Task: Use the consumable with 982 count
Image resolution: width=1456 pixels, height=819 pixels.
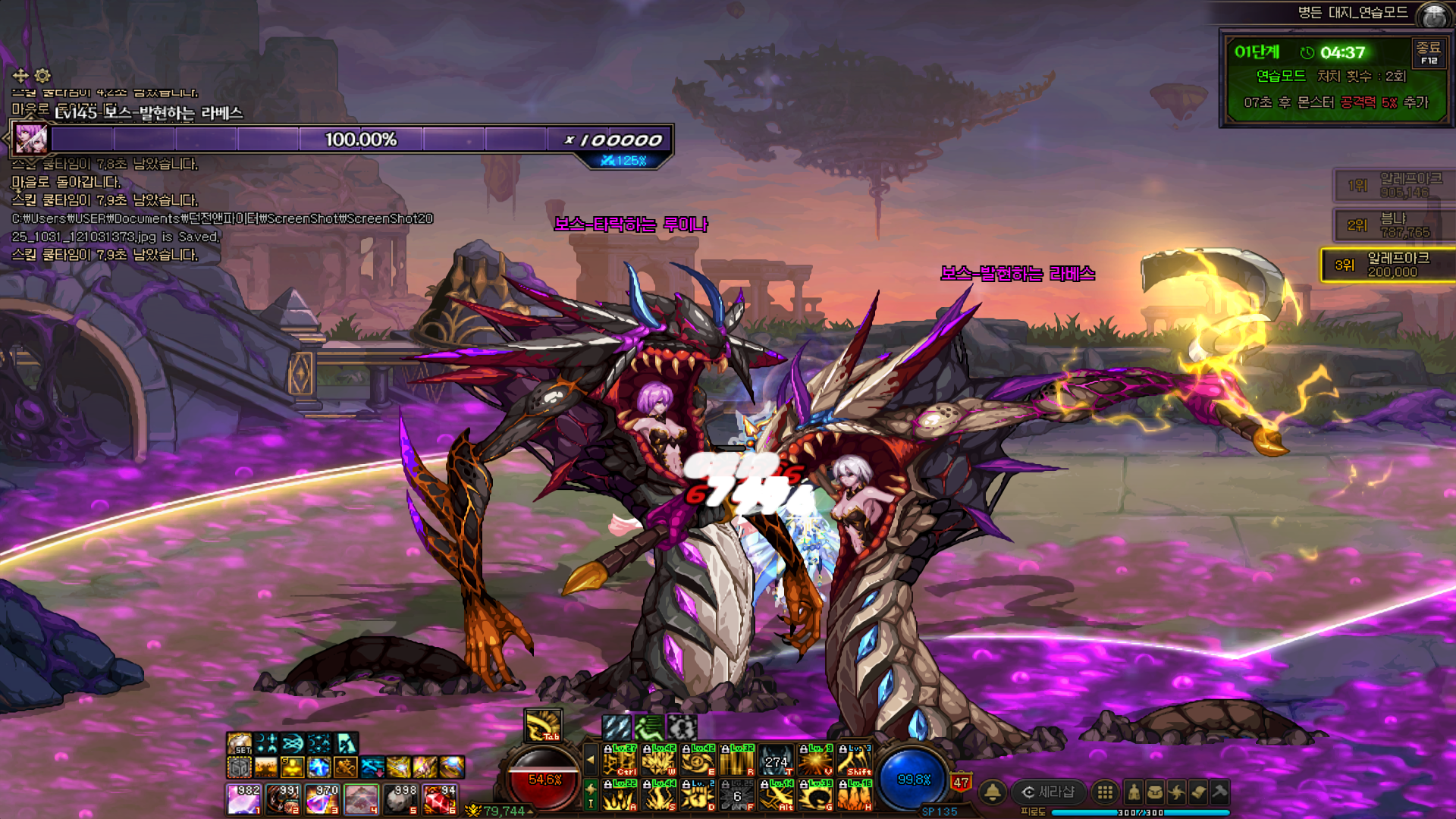Action: pos(244,799)
